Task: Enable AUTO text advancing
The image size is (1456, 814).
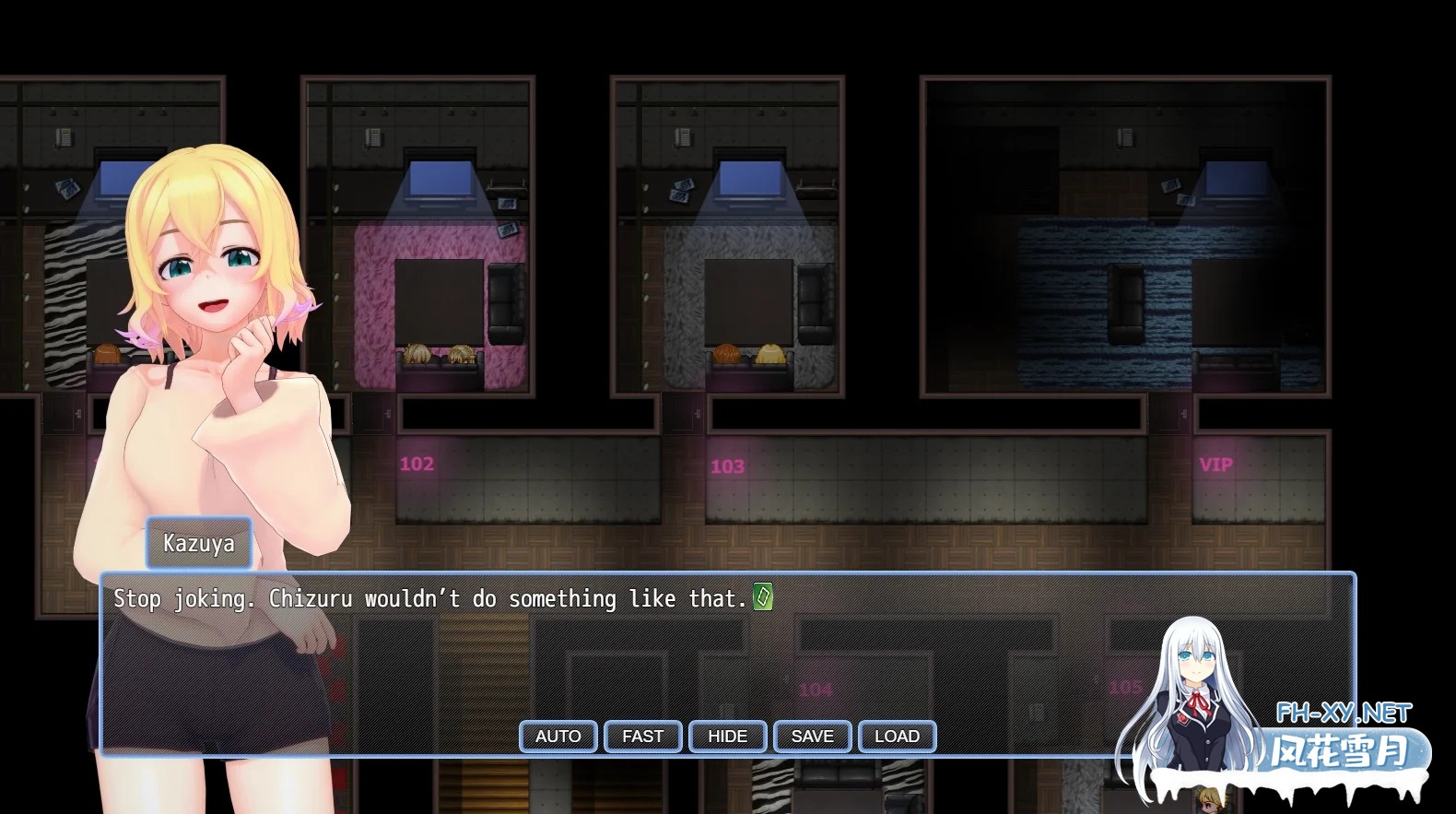Action: click(x=558, y=736)
